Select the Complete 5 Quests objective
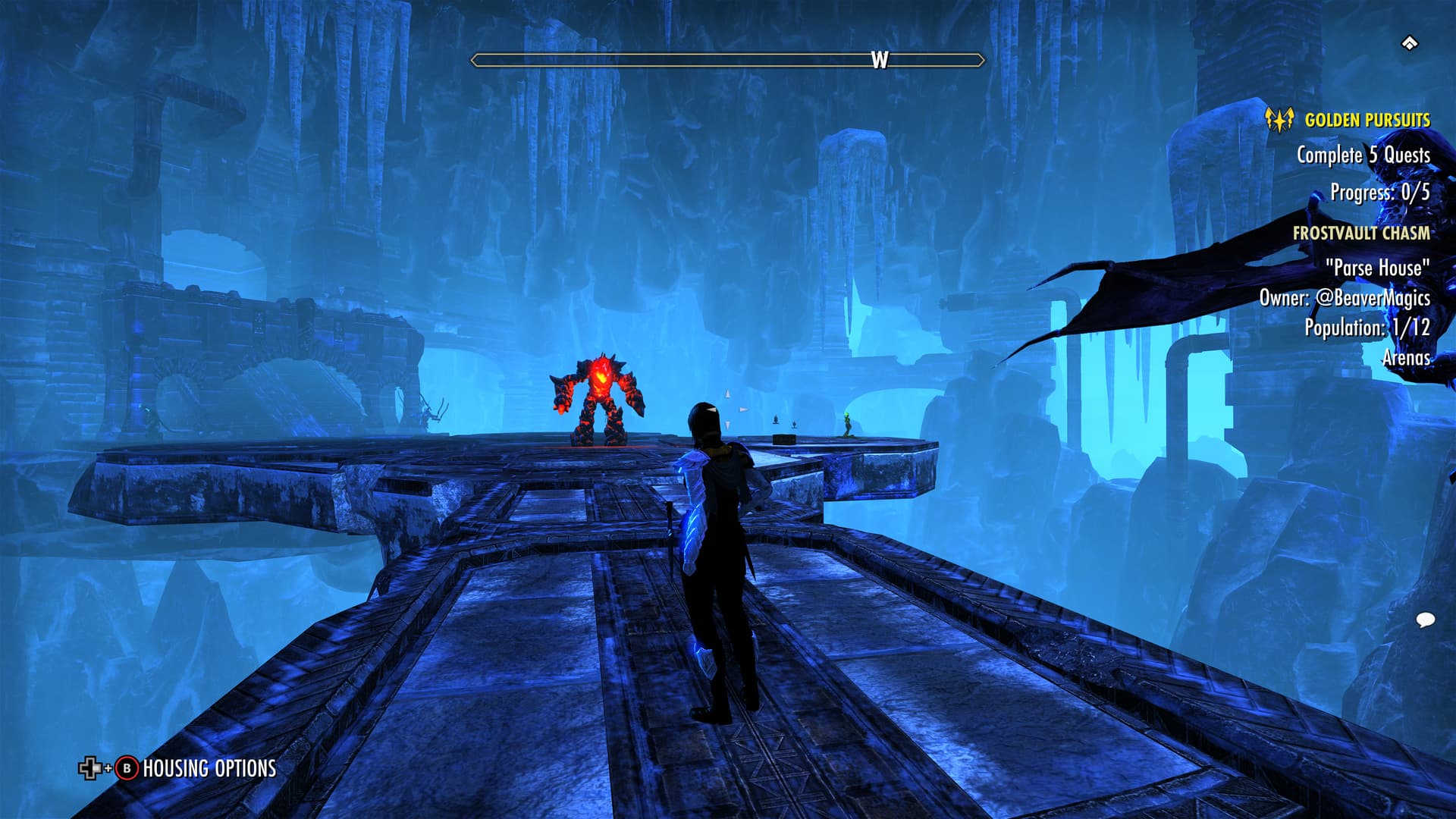The image size is (1456, 819). click(1363, 155)
